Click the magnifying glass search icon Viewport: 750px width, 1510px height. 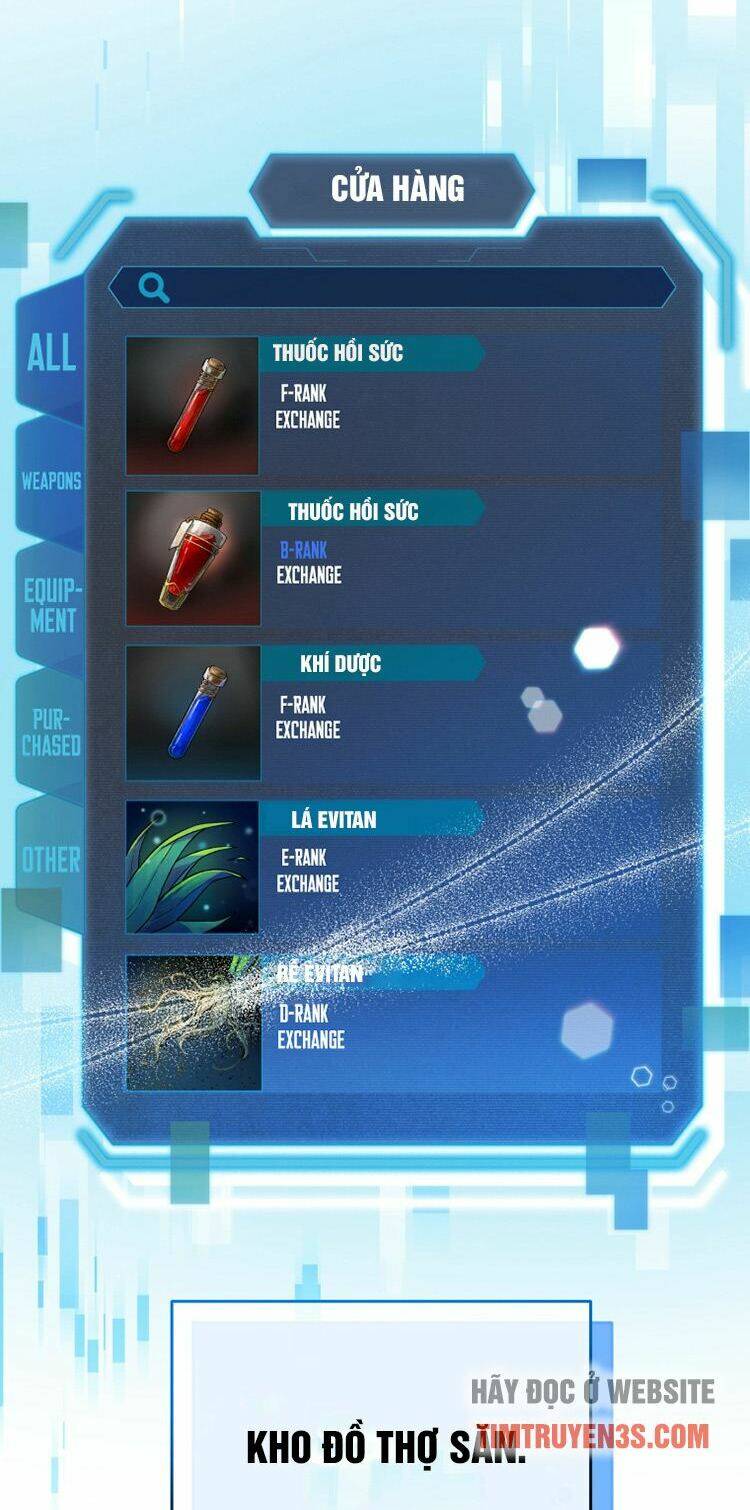[x=153, y=288]
